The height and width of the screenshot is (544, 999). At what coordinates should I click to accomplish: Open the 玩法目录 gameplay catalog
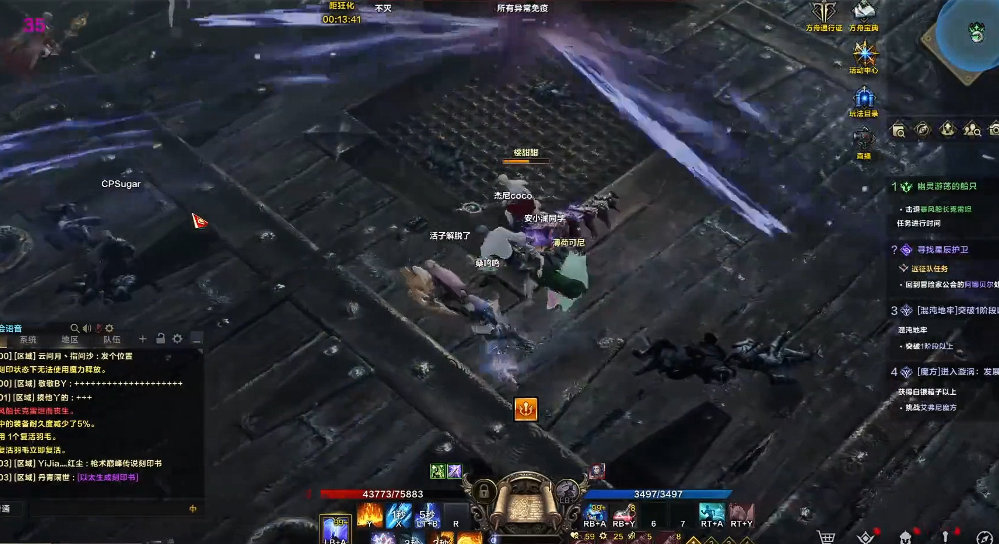[x=864, y=98]
